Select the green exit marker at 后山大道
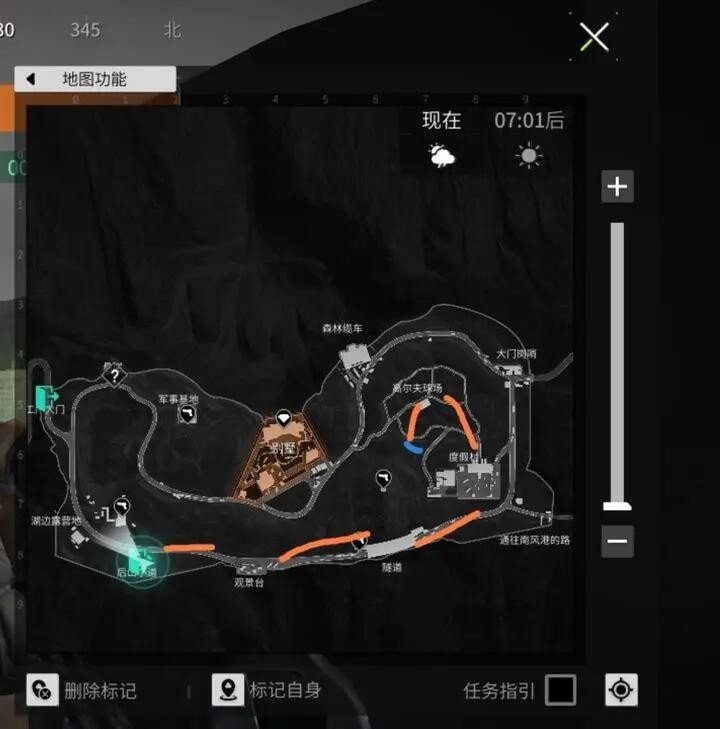 pyautogui.click(x=139, y=557)
